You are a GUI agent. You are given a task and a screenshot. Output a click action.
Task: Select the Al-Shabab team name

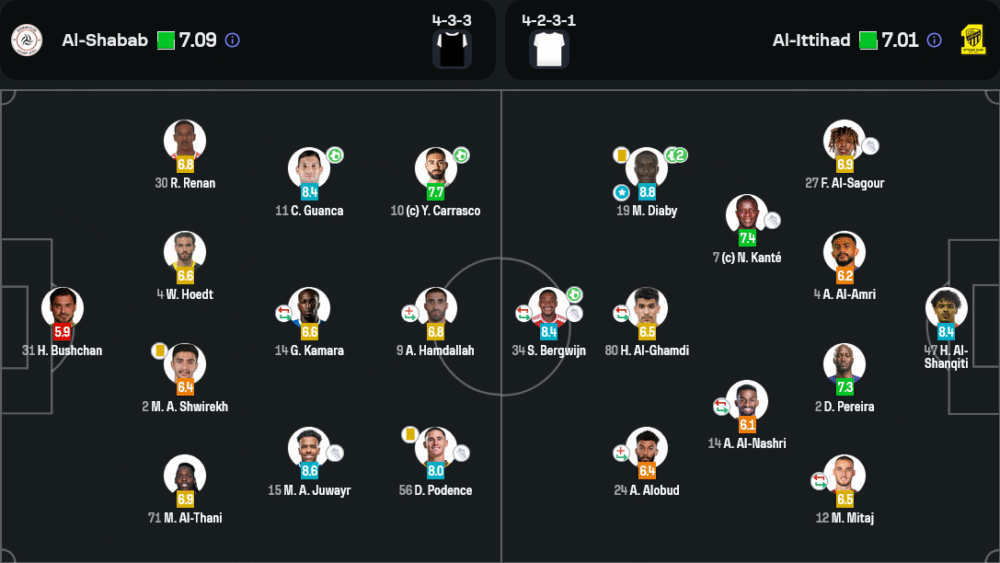[105, 41]
